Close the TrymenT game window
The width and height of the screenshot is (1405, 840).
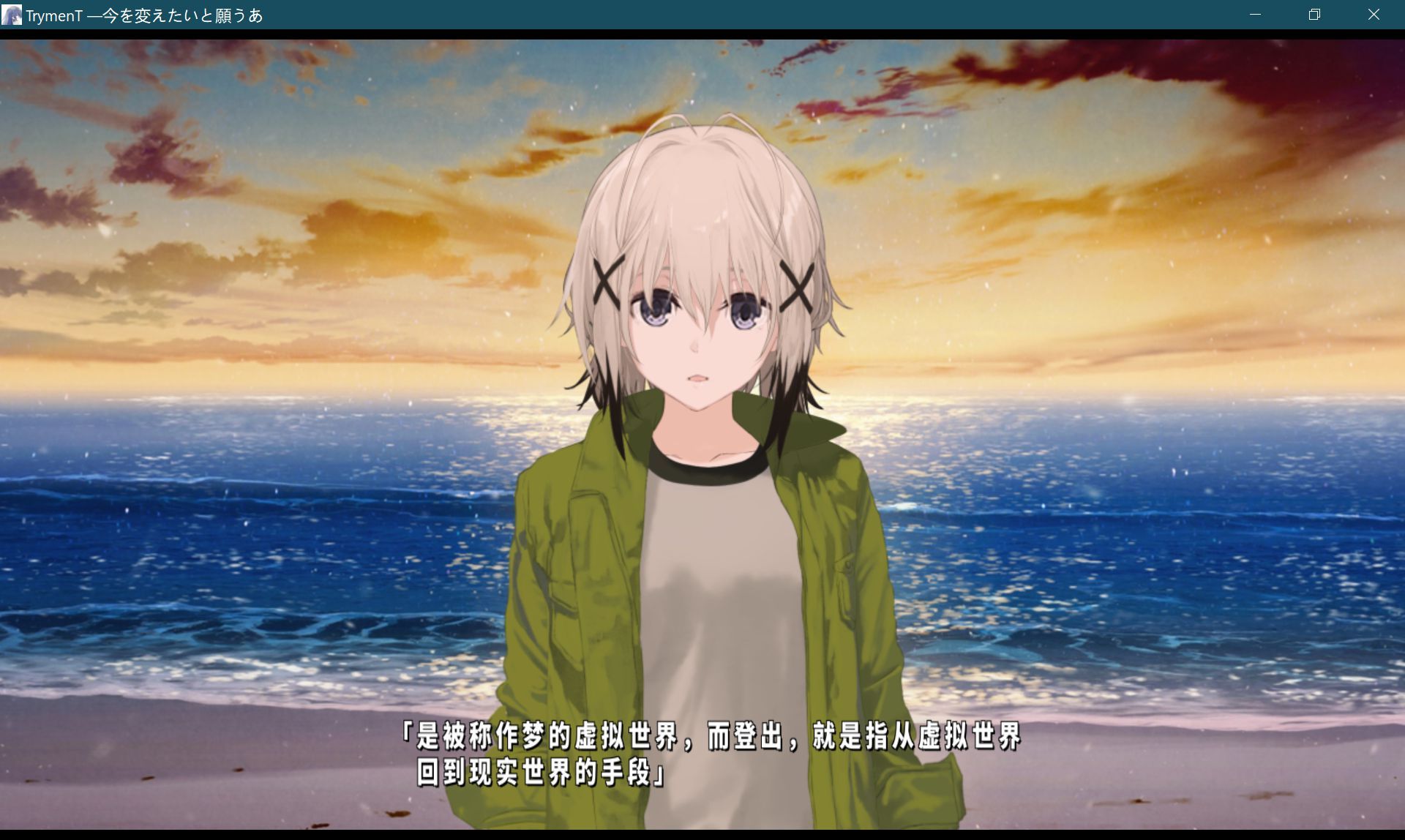pyautogui.click(x=1374, y=15)
